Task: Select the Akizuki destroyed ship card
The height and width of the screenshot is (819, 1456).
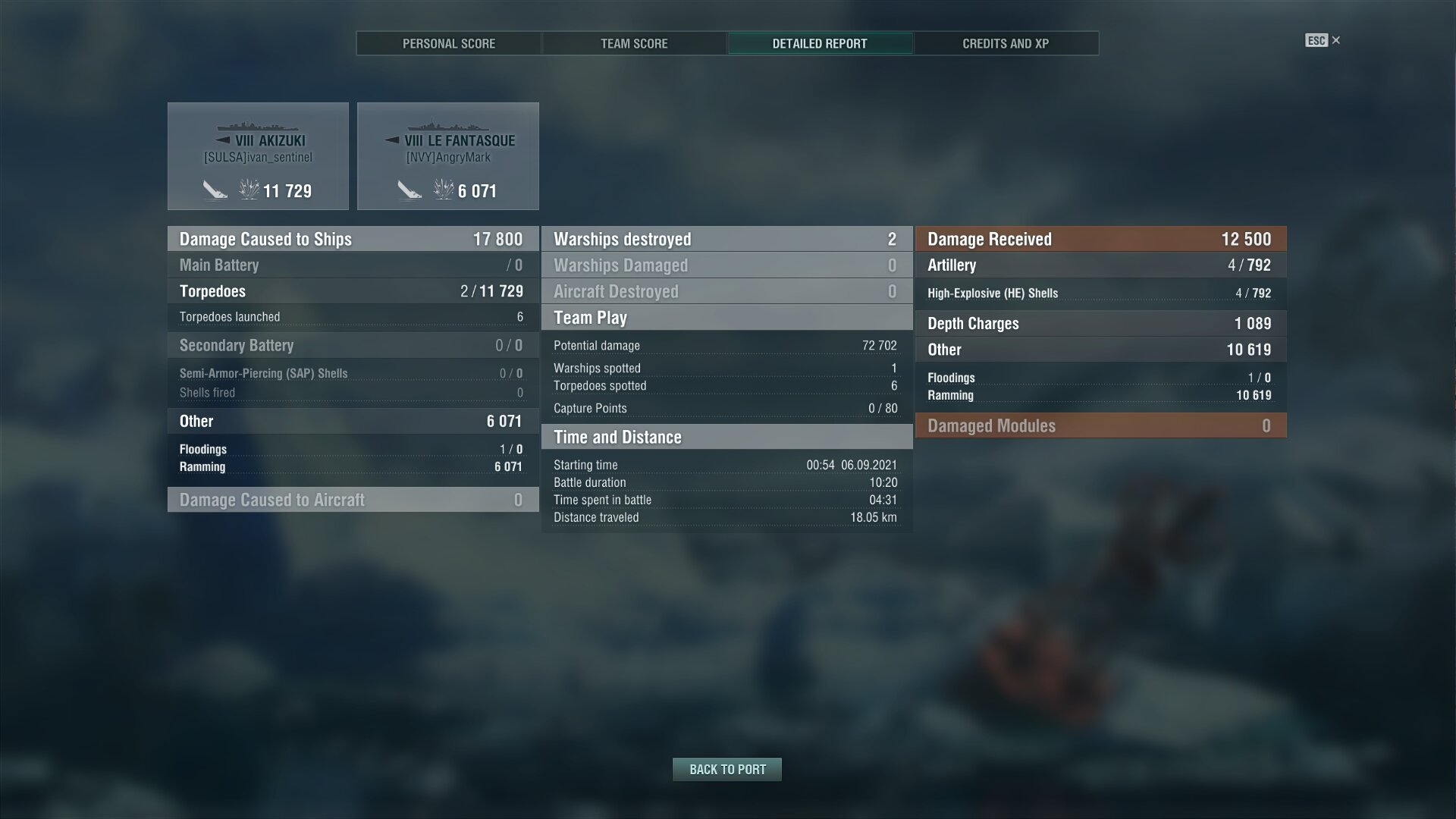Action: pos(258,156)
